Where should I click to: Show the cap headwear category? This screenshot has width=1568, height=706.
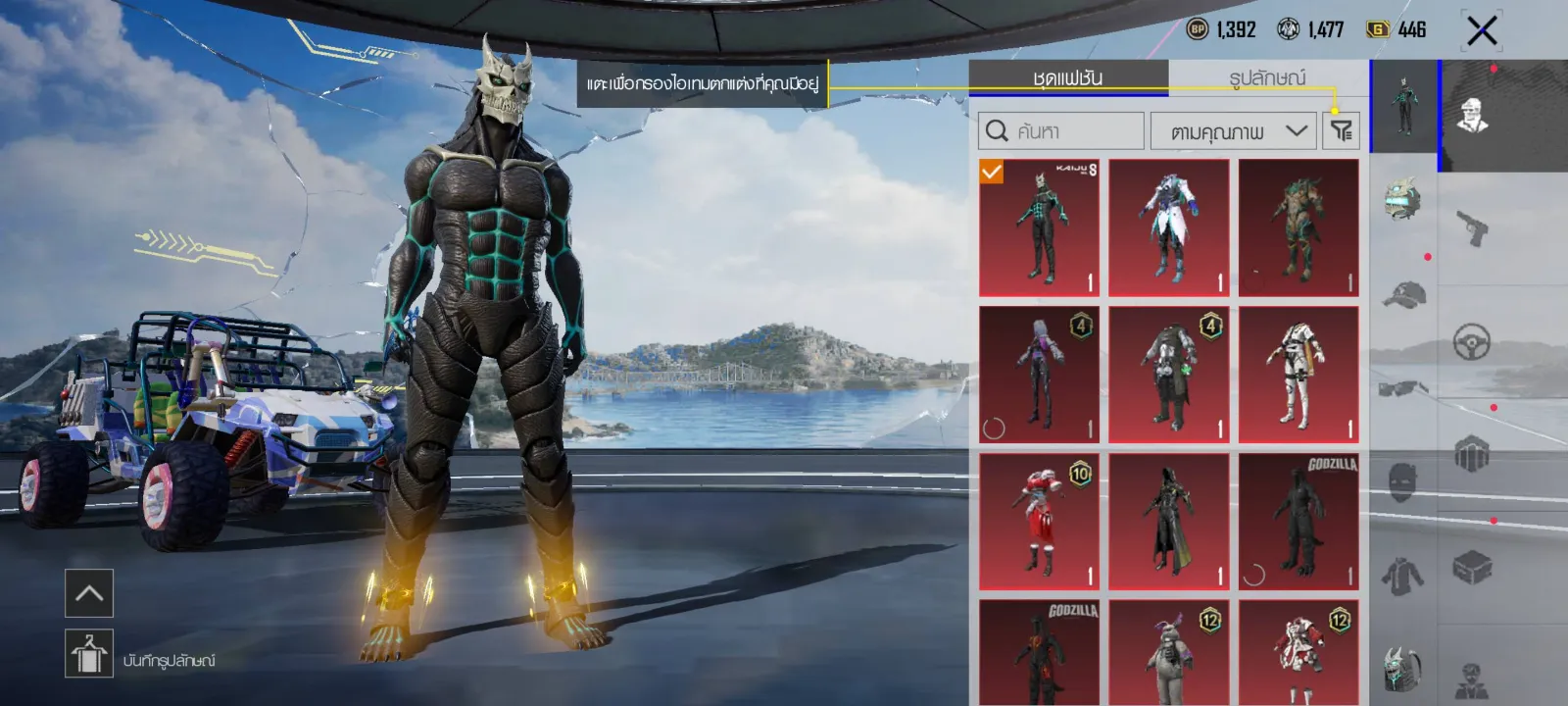pos(1403,293)
